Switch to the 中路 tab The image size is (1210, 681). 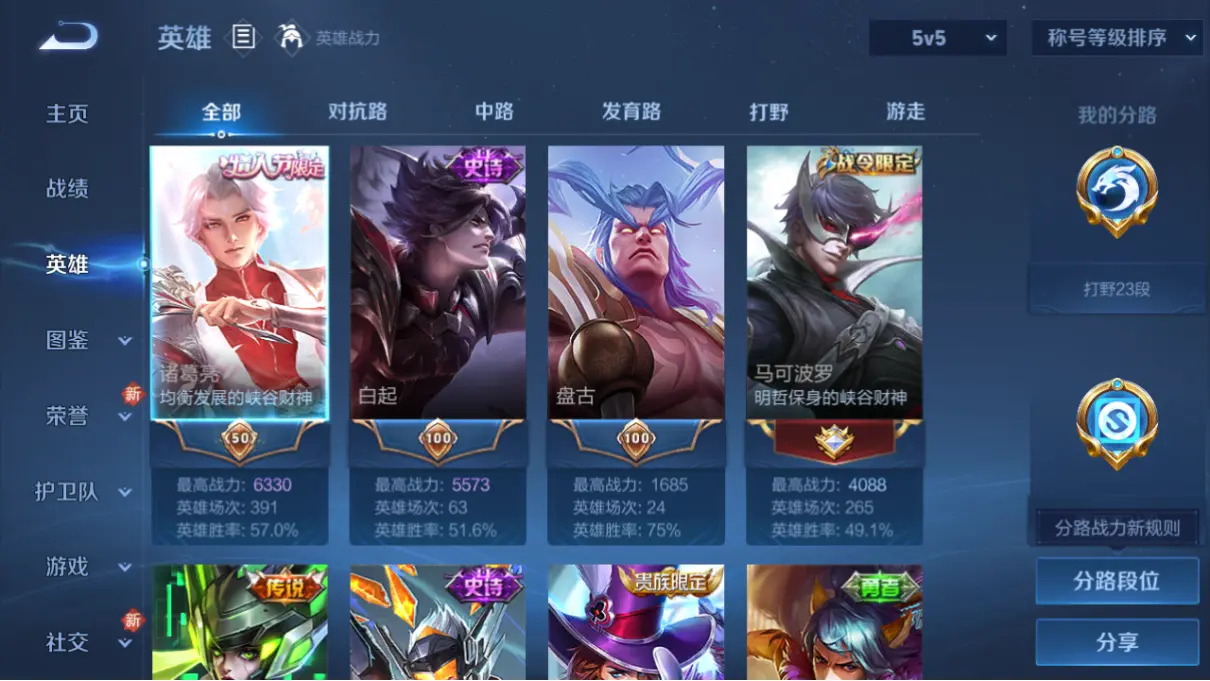point(494,112)
